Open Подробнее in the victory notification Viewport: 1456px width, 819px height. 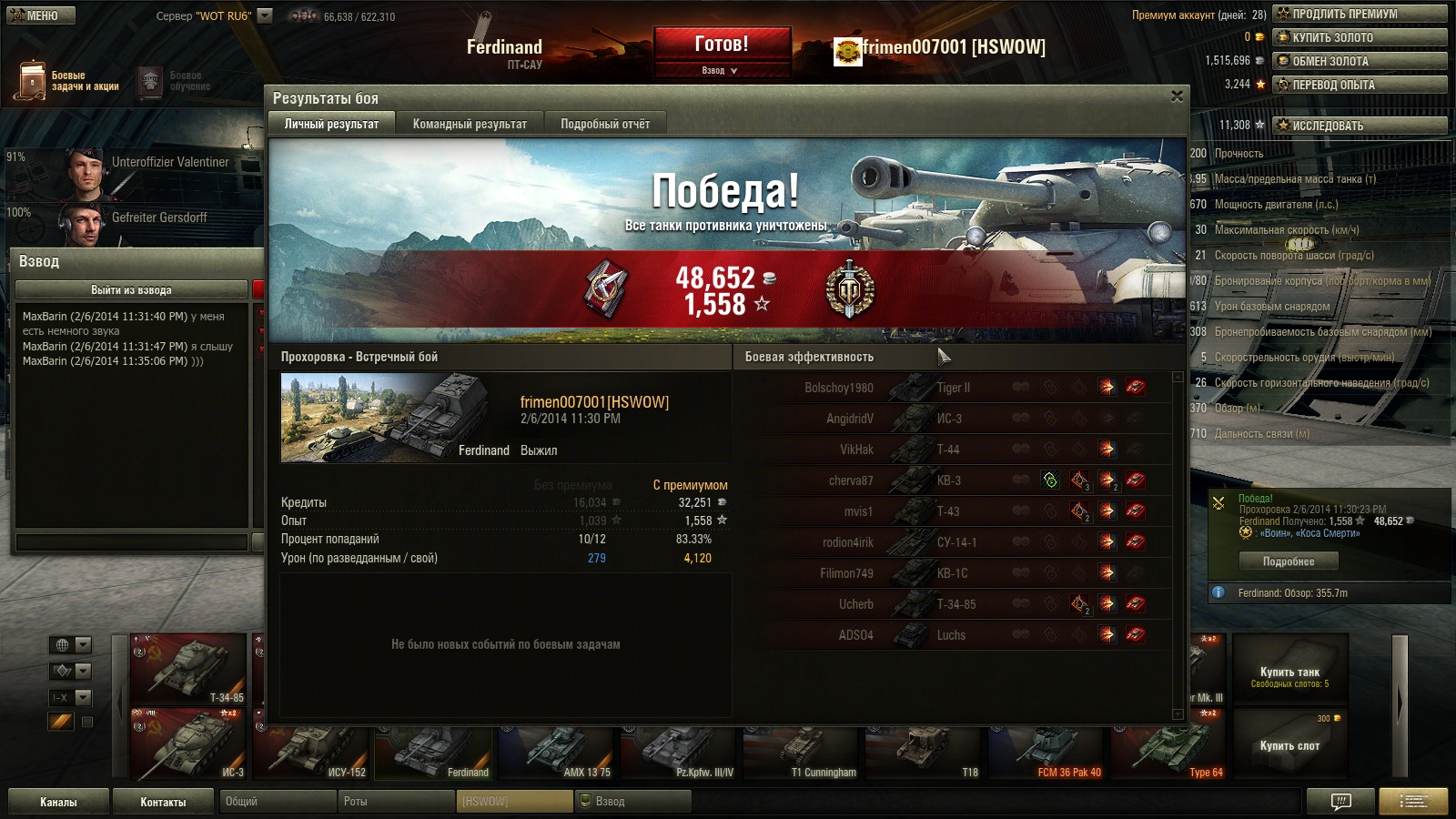click(x=1288, y=561)
